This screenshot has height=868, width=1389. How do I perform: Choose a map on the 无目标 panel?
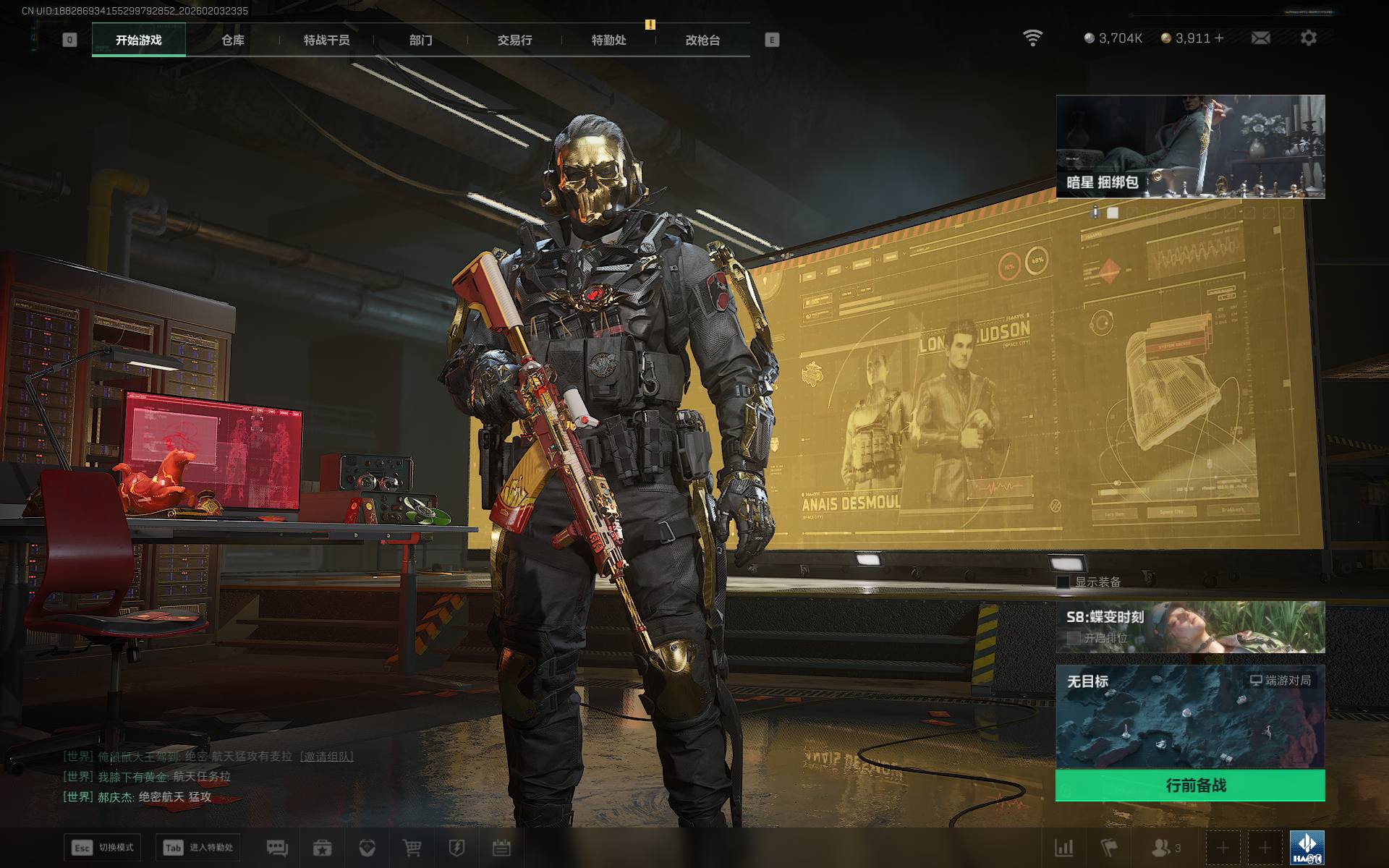[x=1190, y=716]
